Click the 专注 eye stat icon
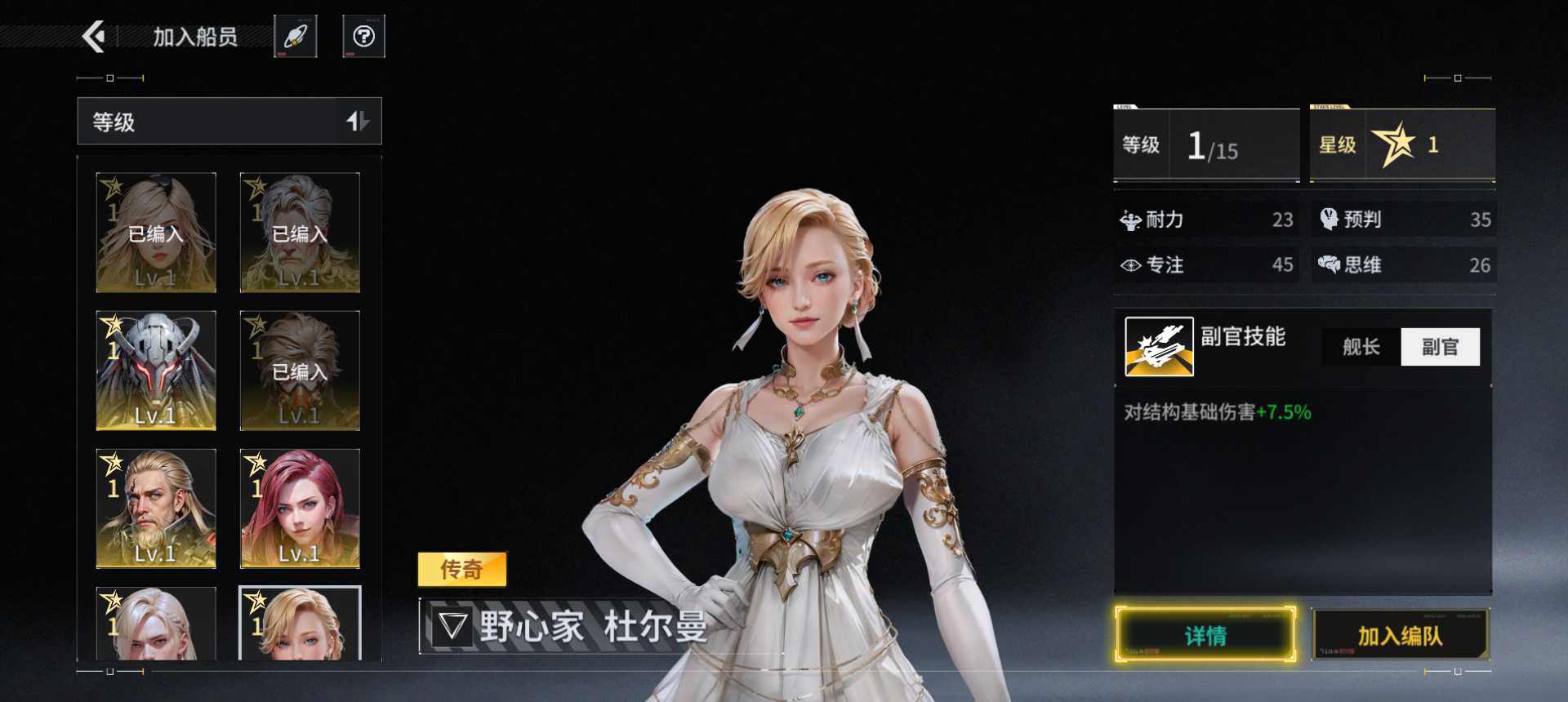 click(x=1130, y=264)
